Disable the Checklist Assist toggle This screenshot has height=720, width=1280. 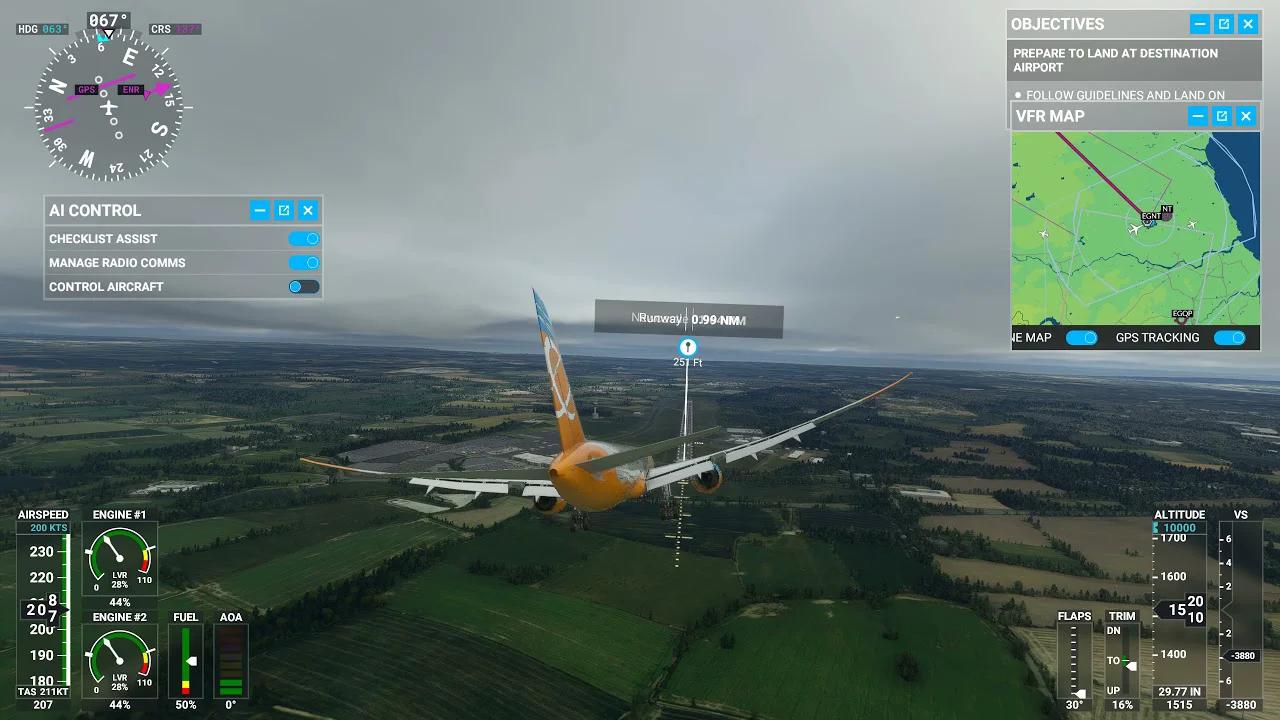[x=304, y=238]
